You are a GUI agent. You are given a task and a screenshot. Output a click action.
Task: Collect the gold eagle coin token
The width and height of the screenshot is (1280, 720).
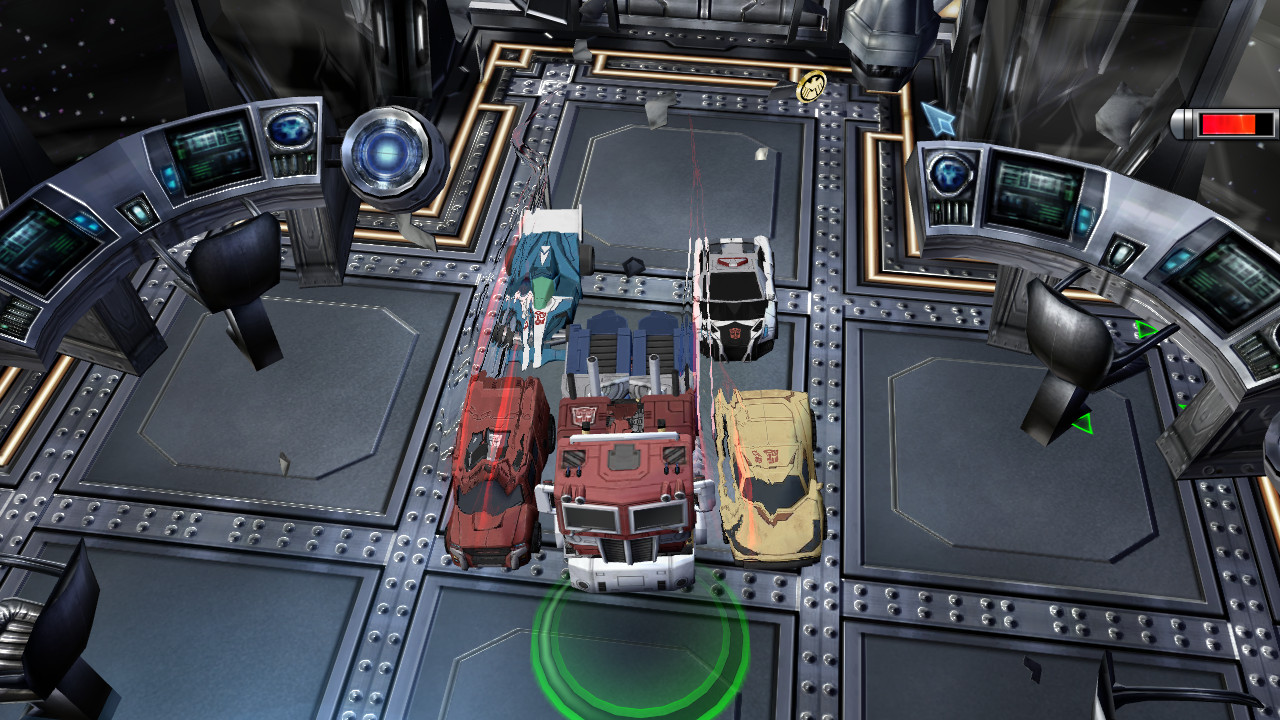pyautogui.click(x=811, y=85)
